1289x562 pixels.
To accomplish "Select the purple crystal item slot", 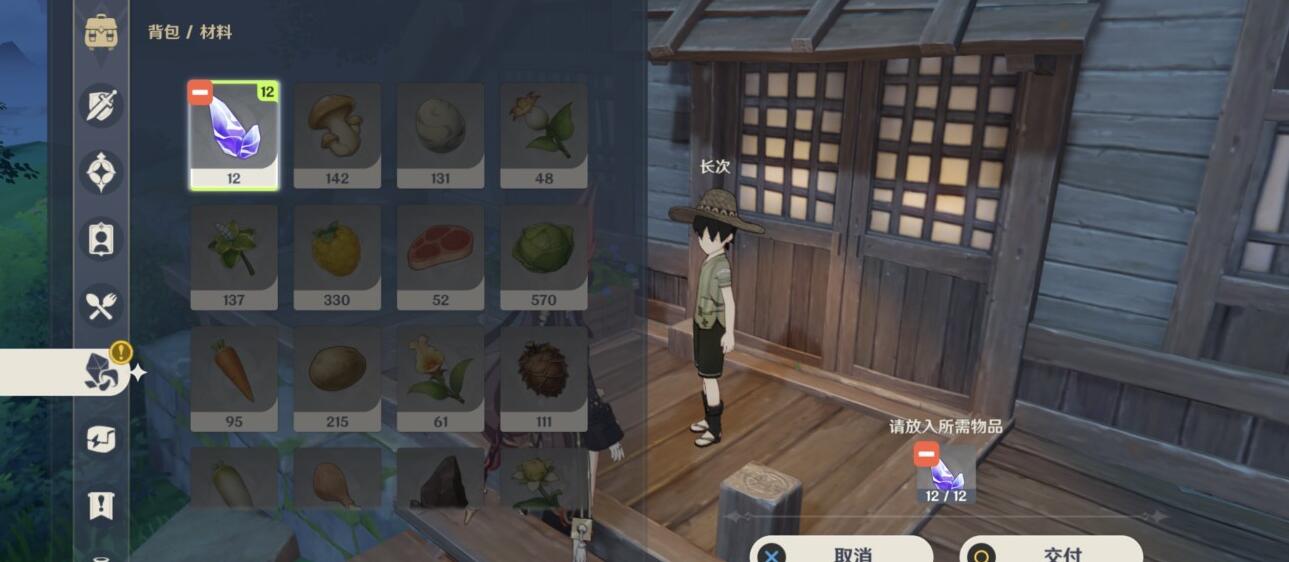I will 234,135.
